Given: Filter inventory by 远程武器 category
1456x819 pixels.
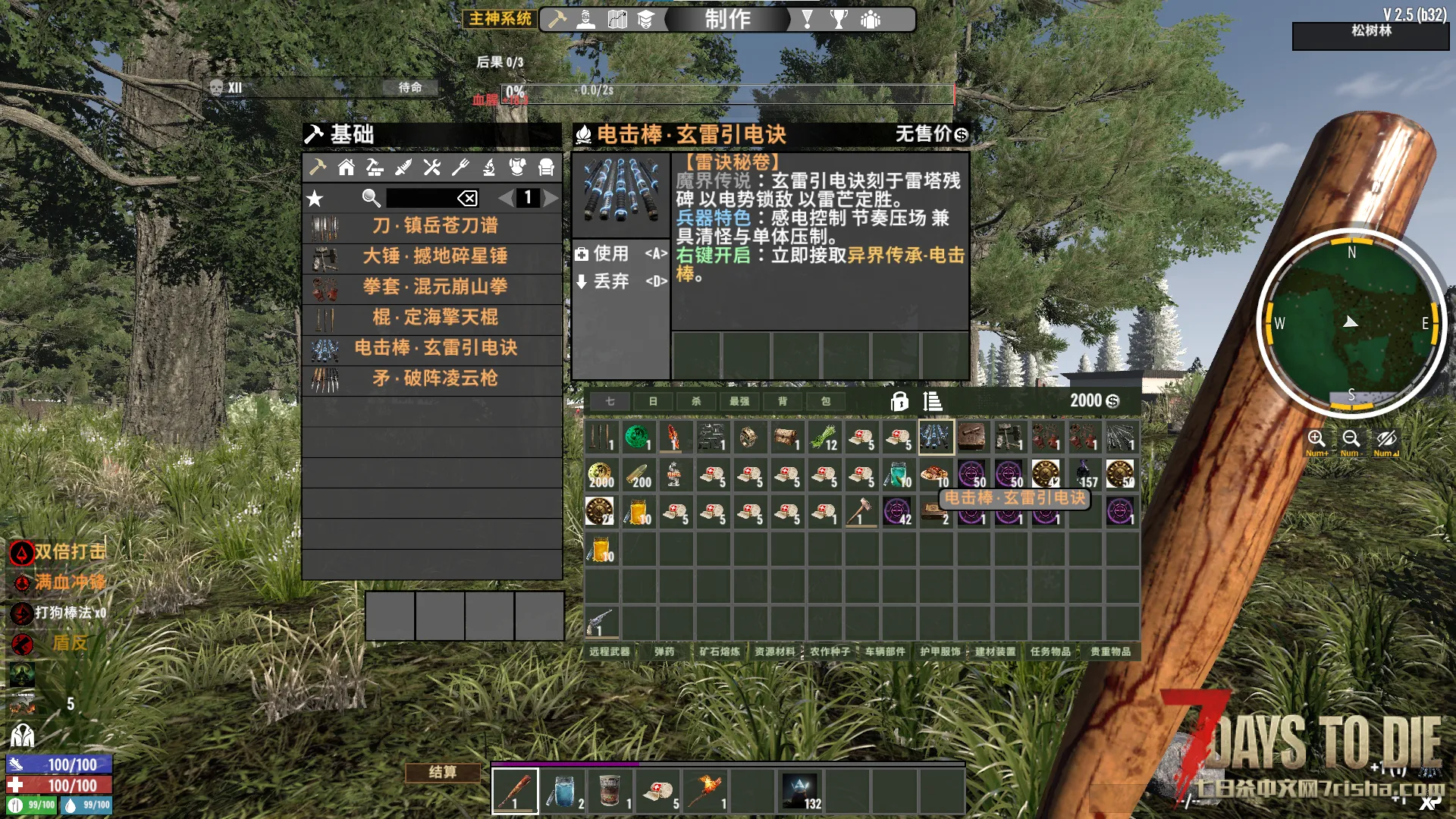Looking at the screenshot, I should click(x=610, y=651).
